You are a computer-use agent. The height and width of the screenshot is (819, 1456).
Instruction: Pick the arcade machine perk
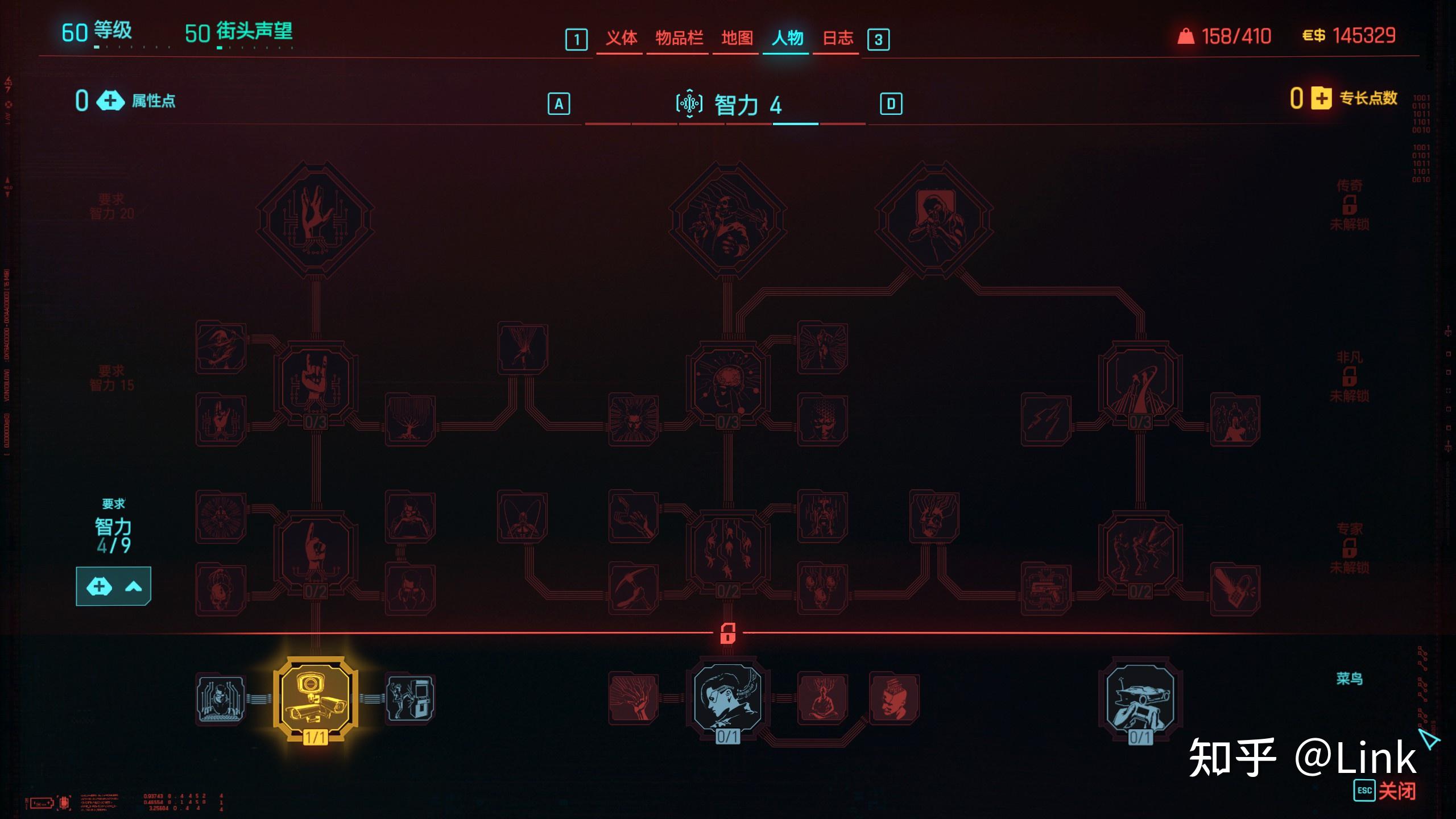pos(410,699)
